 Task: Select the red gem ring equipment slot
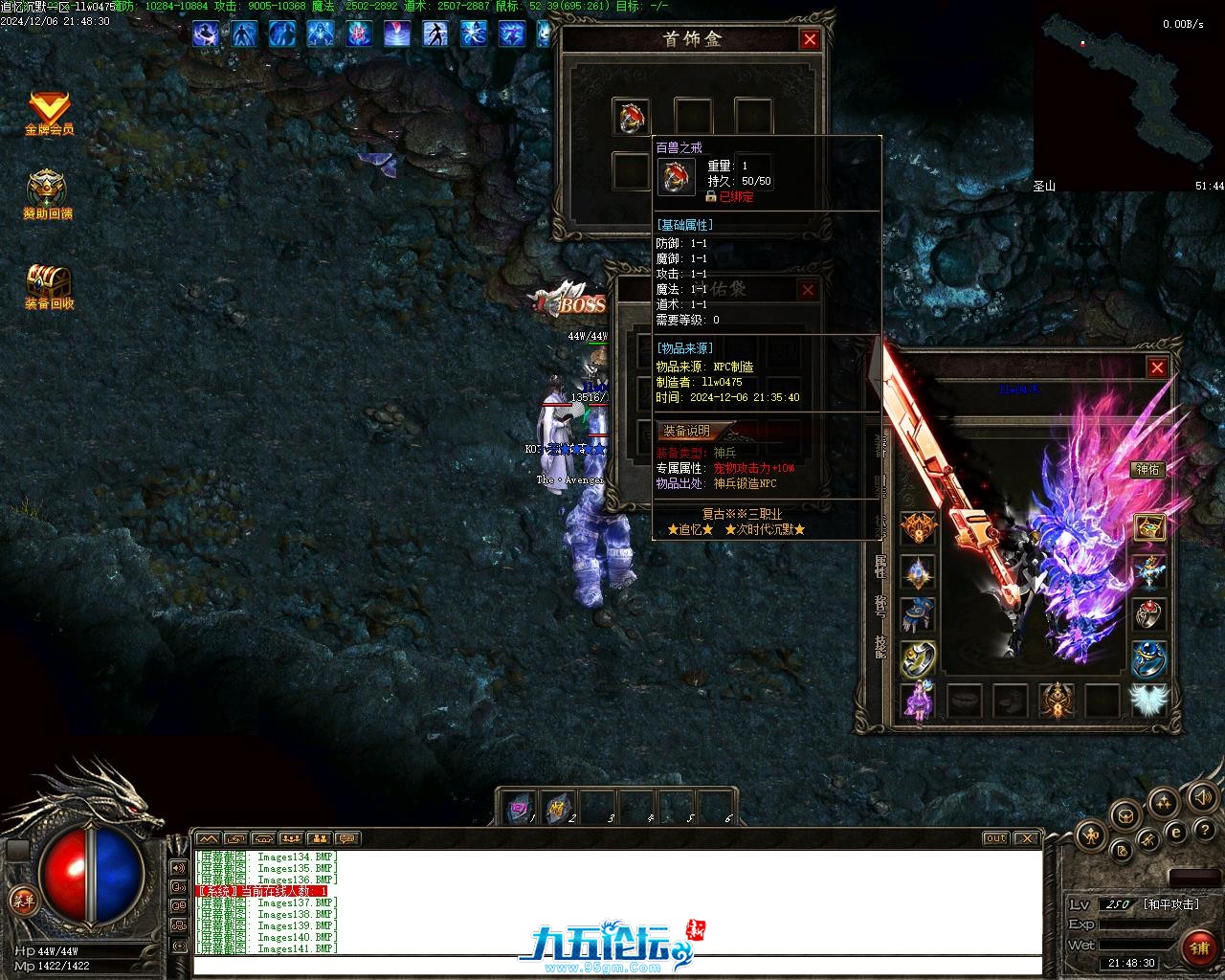[1149, 613]
